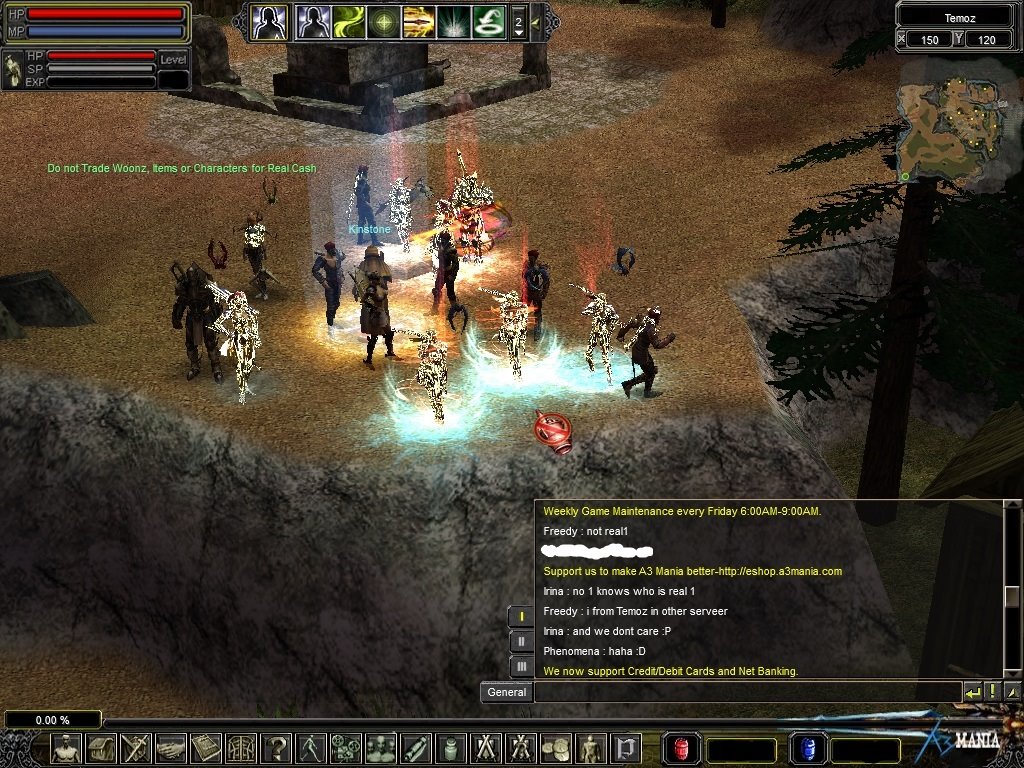Switch to chat tab I
1024x768 pixels.
[x=522, y=616]
